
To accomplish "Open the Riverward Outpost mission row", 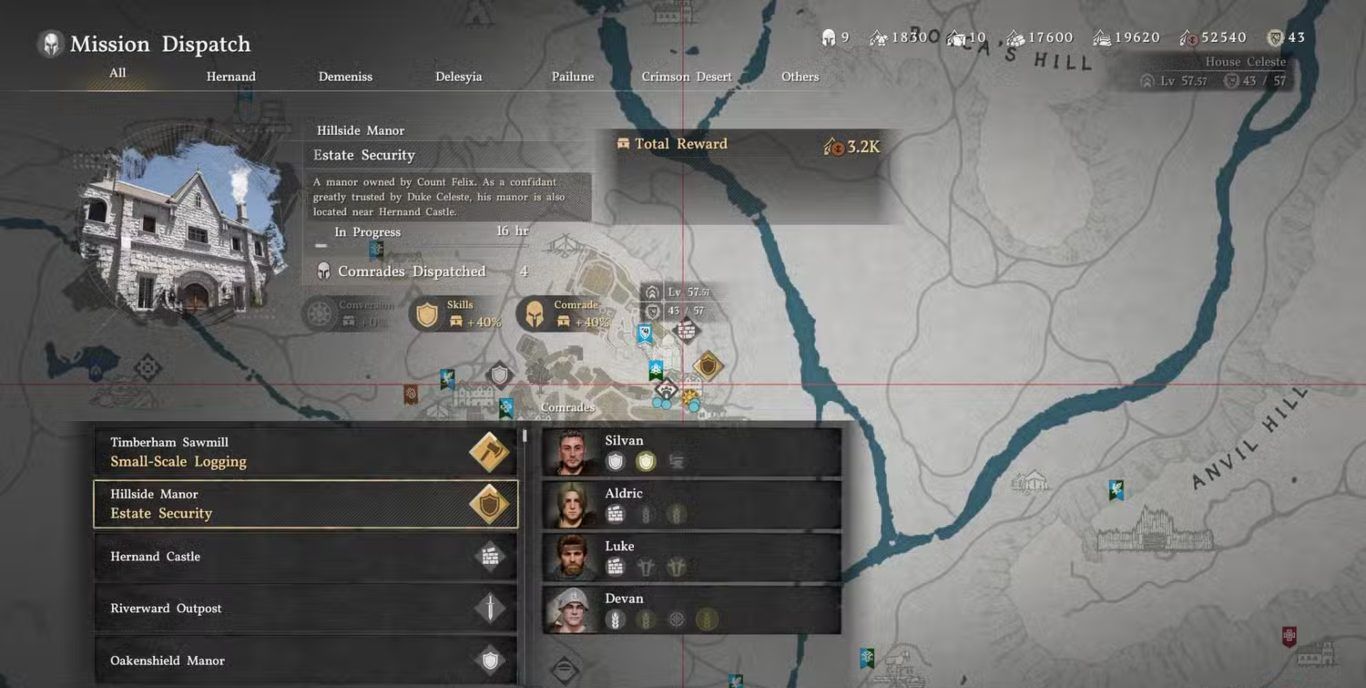I will click(305, 609).
